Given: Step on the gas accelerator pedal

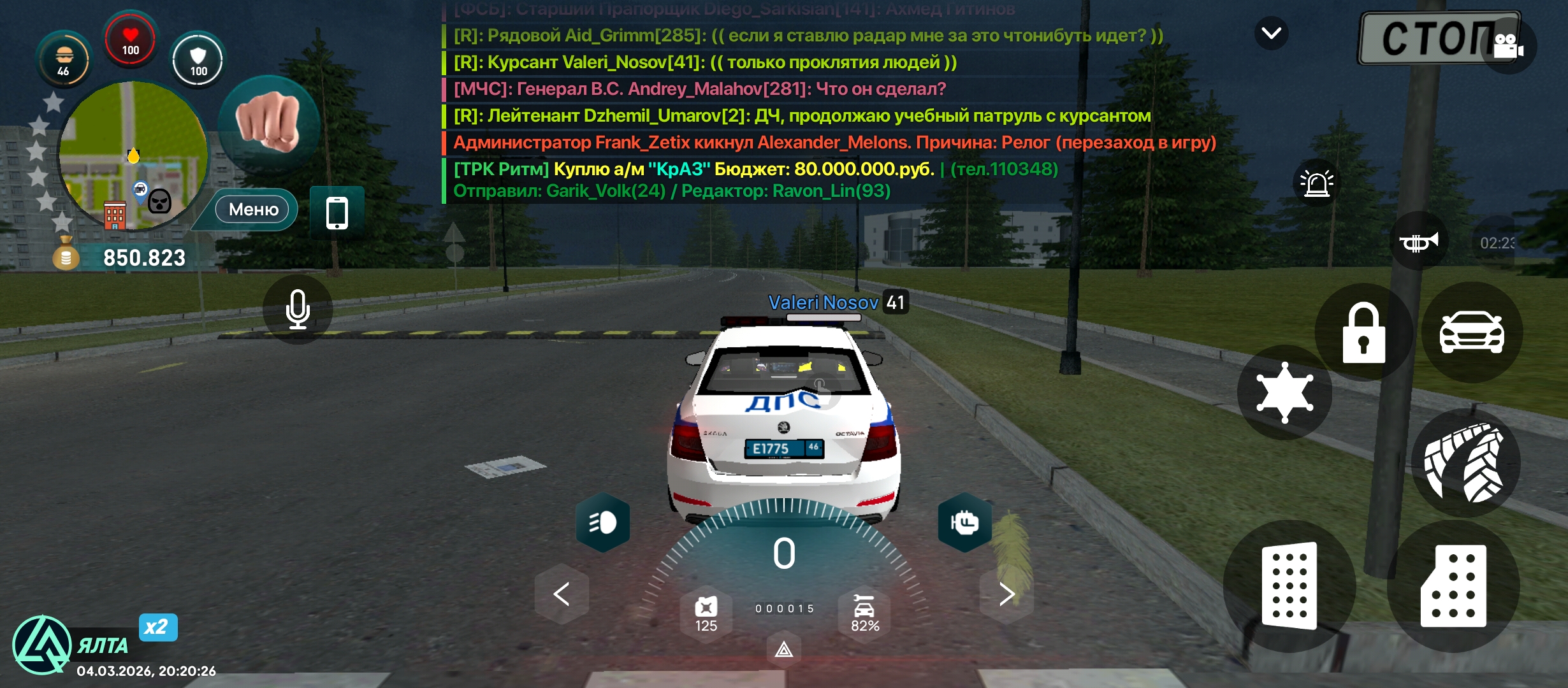Looking at the screenshot, I should coord(1453,586).
